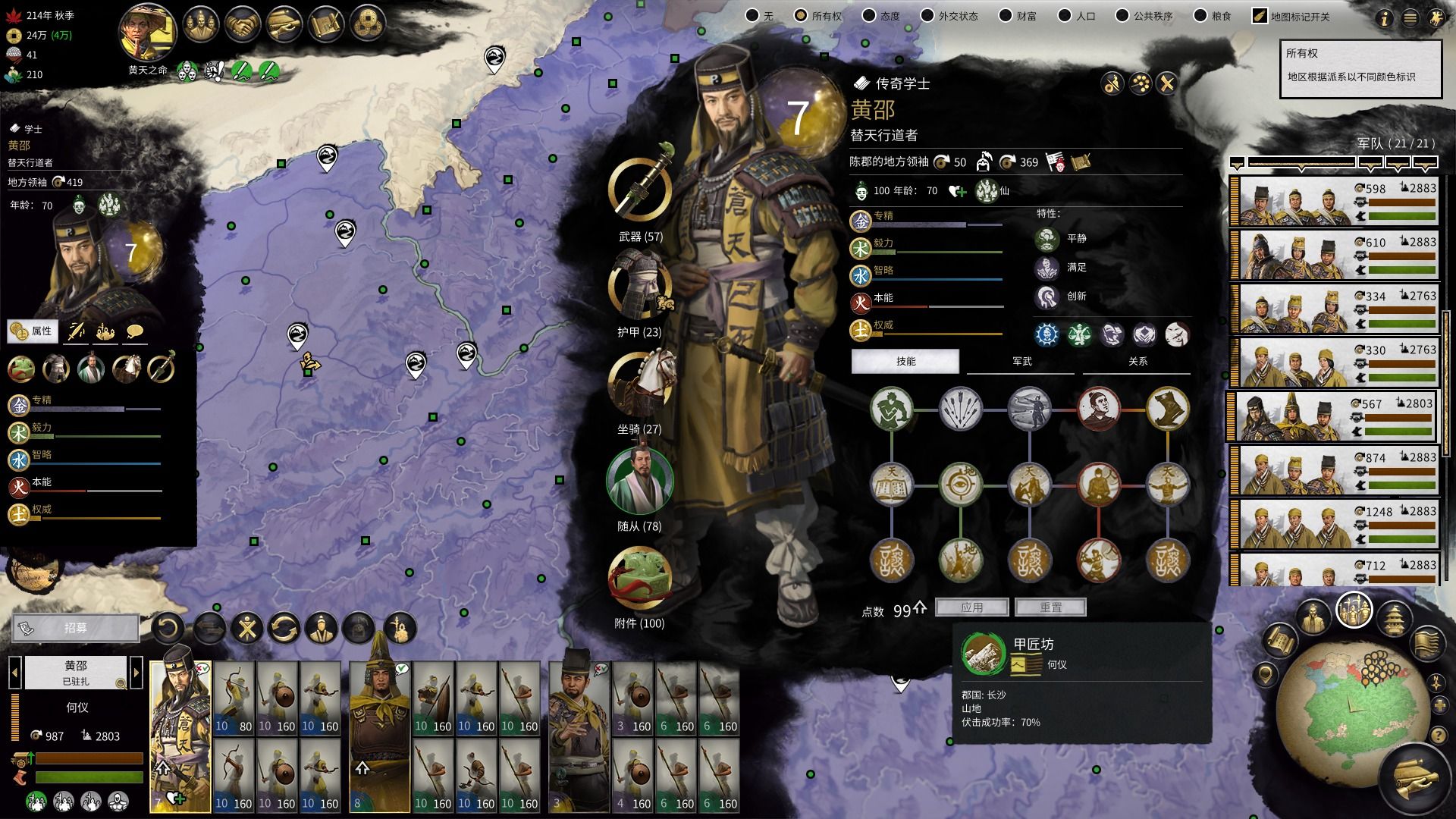1456x819 pixels.
Task: Open the 关系 tab
Action: [1137, 362]
